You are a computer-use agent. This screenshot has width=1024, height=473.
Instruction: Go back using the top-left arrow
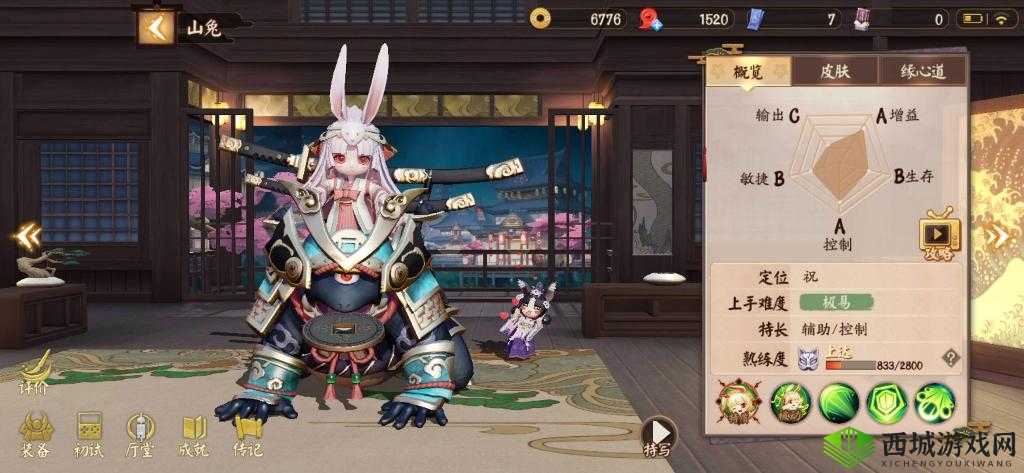(x=155, y=27)
